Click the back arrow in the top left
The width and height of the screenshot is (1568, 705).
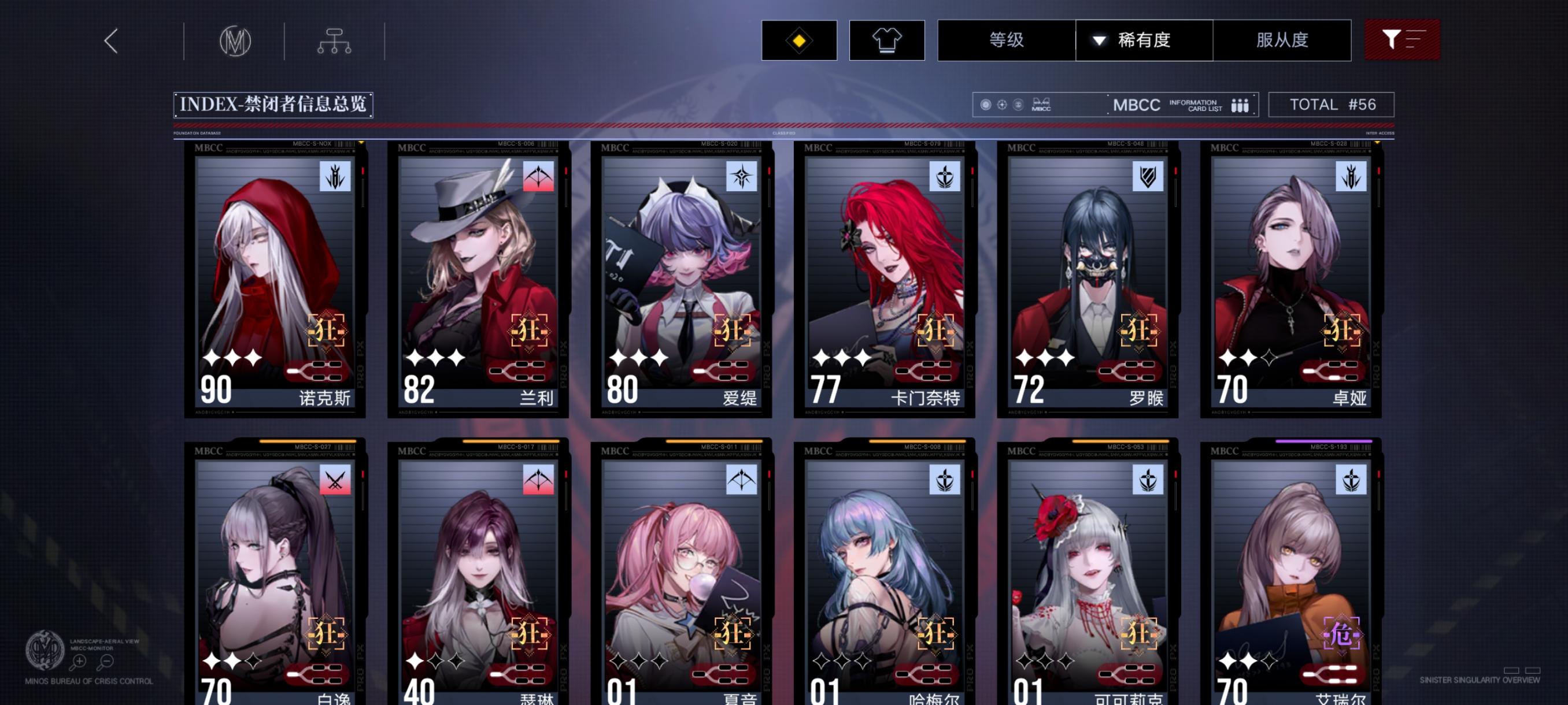click(111, 42)
